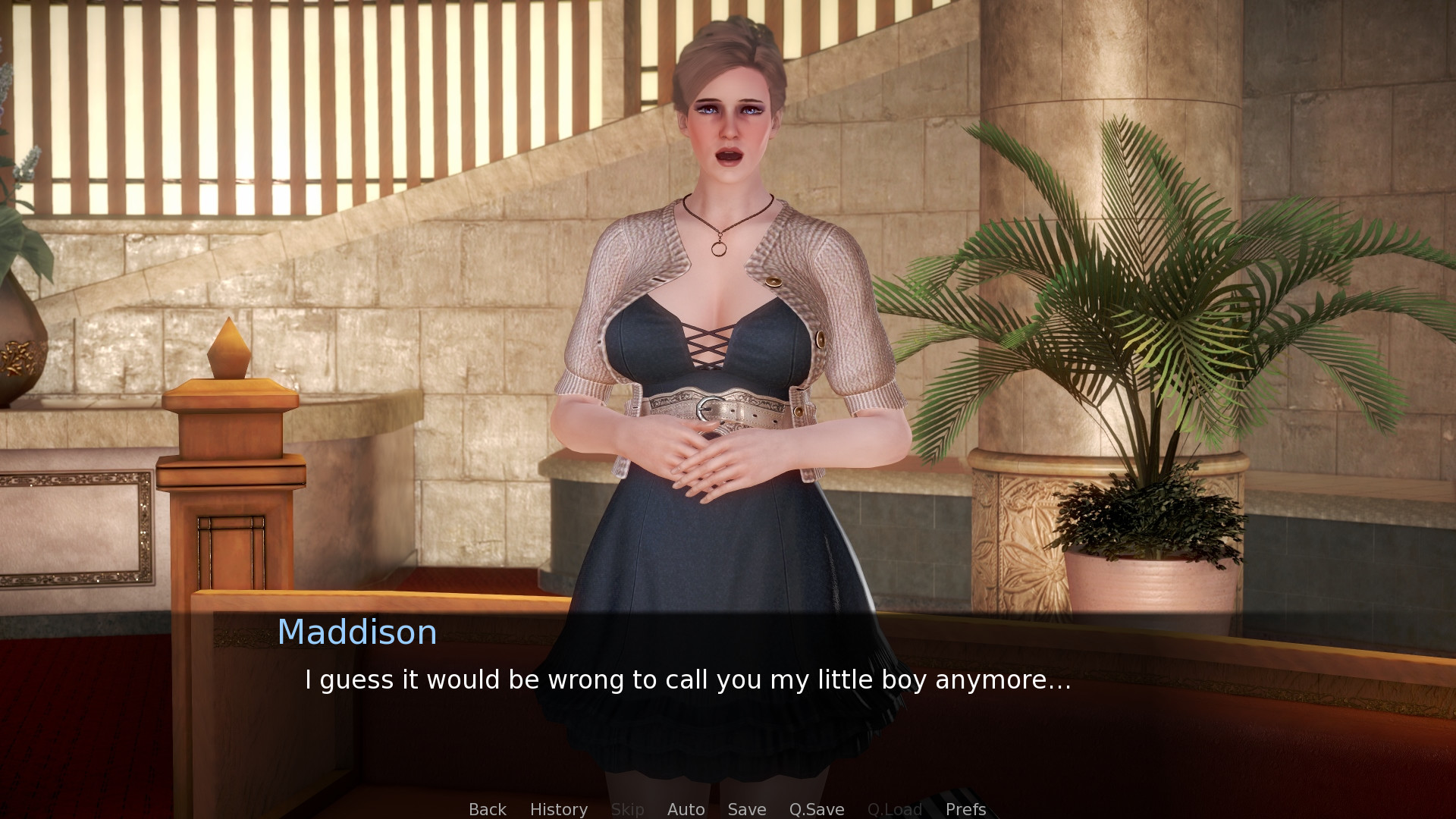Screen dimensions: 1456x819
Task: Go back with the Back button
Action: pyautogui.click(x=487, y=809)
